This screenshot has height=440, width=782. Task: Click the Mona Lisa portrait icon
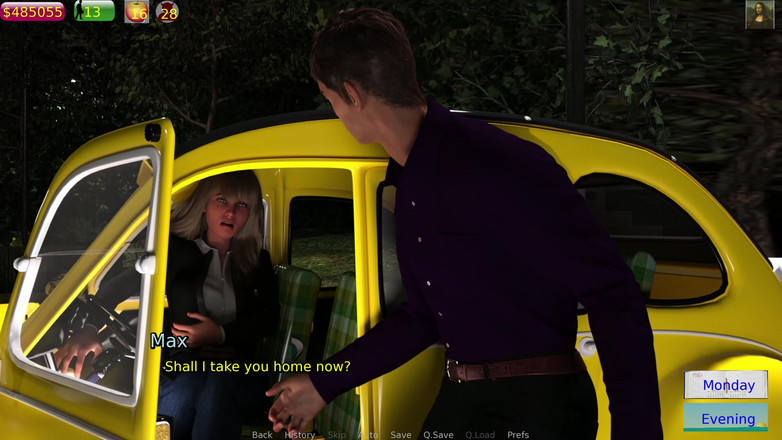[x=760, y=15]
